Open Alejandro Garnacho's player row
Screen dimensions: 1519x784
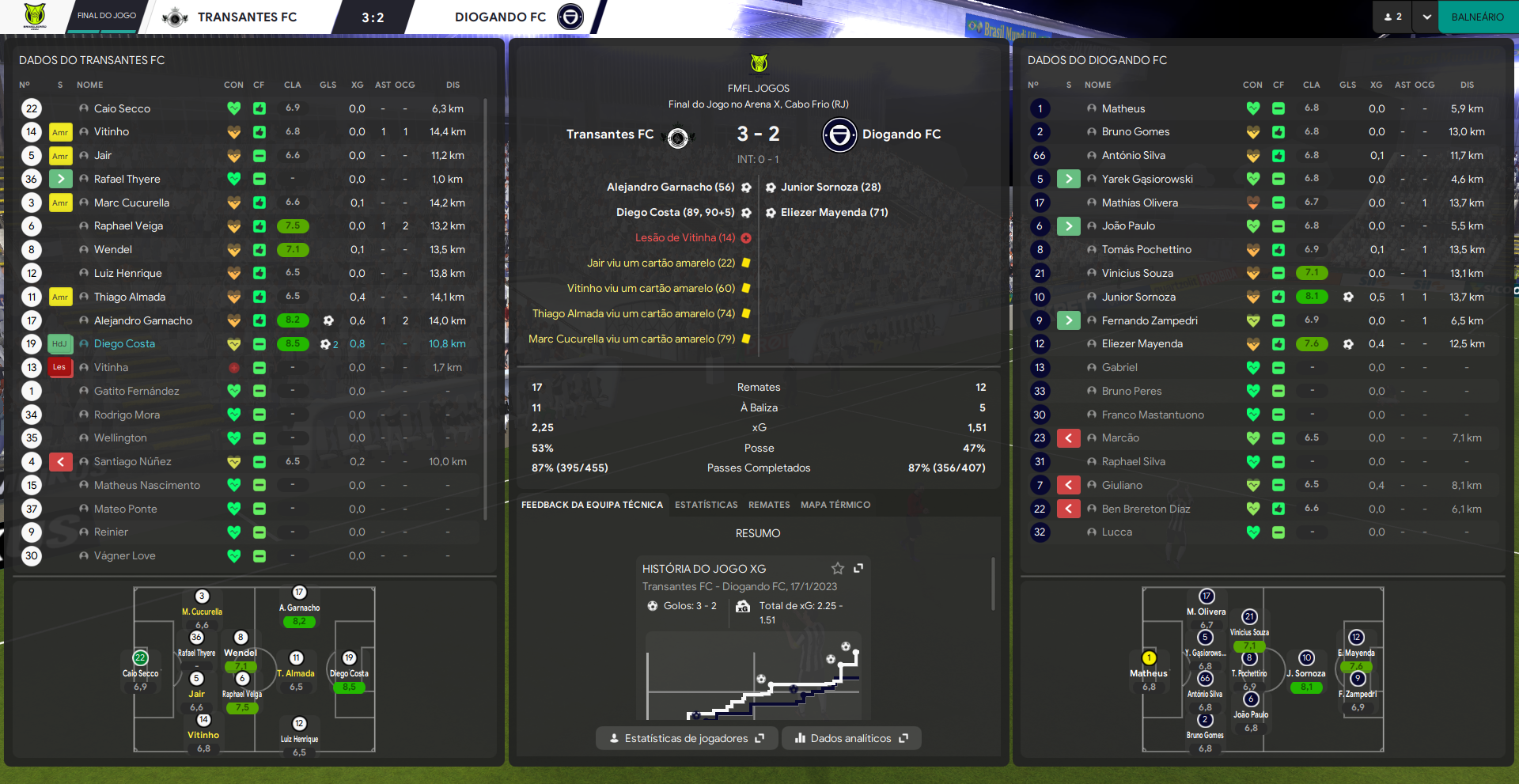[143, 320]
